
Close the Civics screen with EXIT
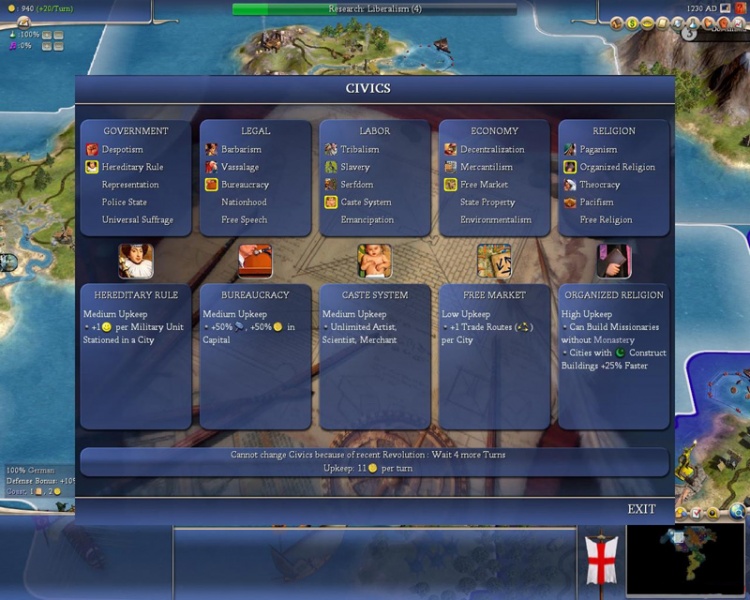tap(641, 509)
